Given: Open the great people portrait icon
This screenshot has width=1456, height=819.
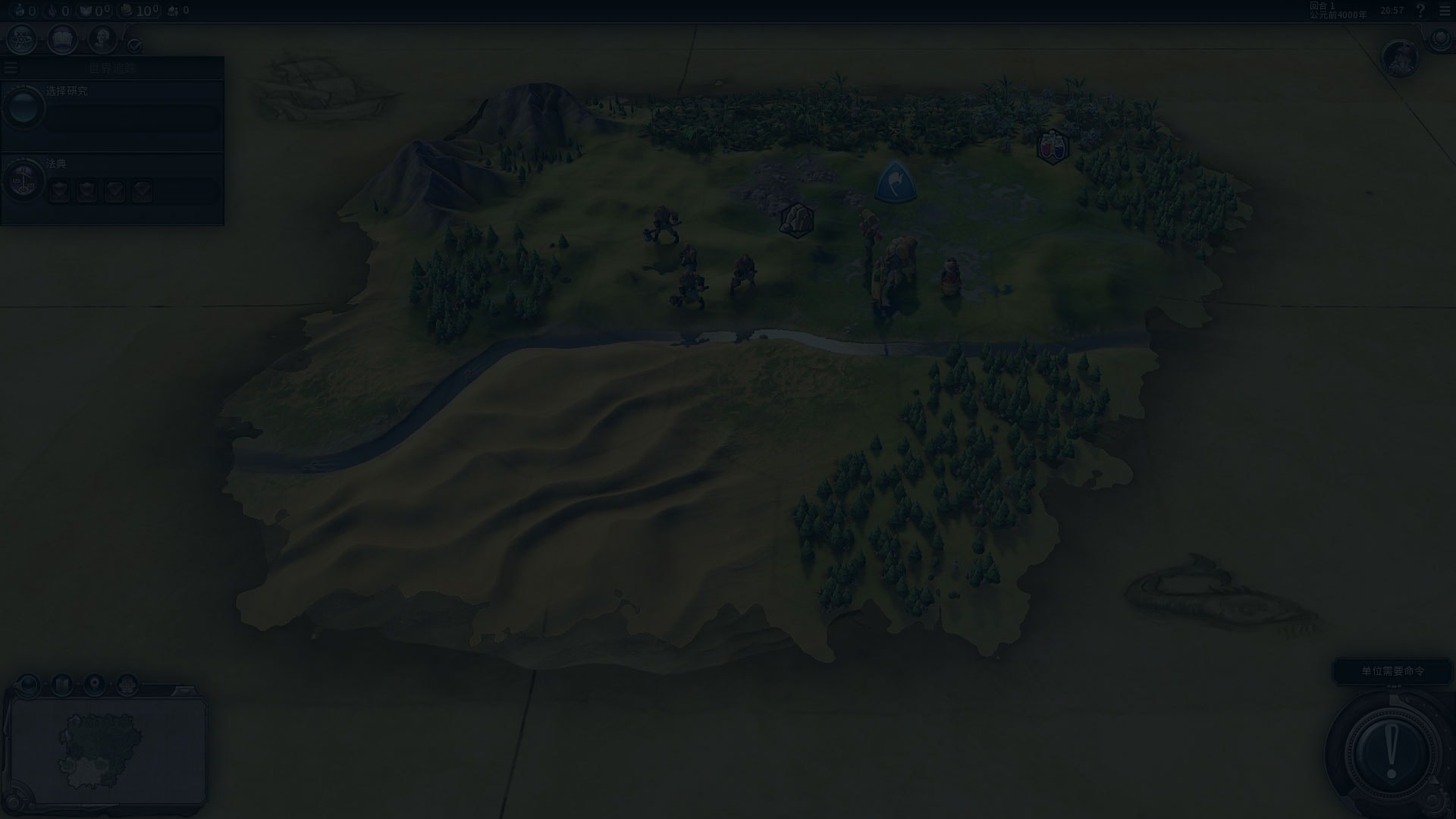Looking at the screenshot, I should coord(102,39).
